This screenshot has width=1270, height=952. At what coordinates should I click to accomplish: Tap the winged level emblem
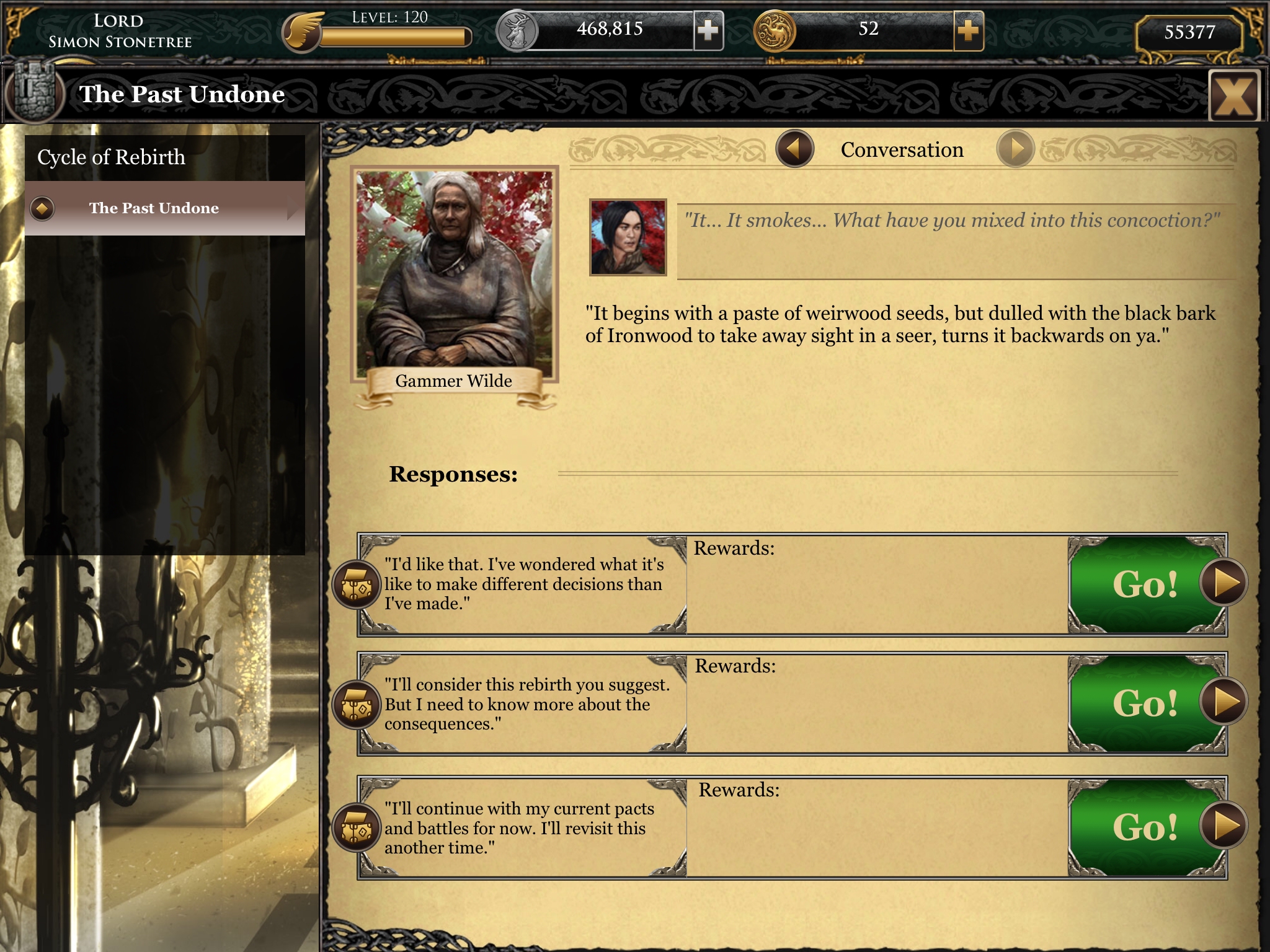pos(303,32)
